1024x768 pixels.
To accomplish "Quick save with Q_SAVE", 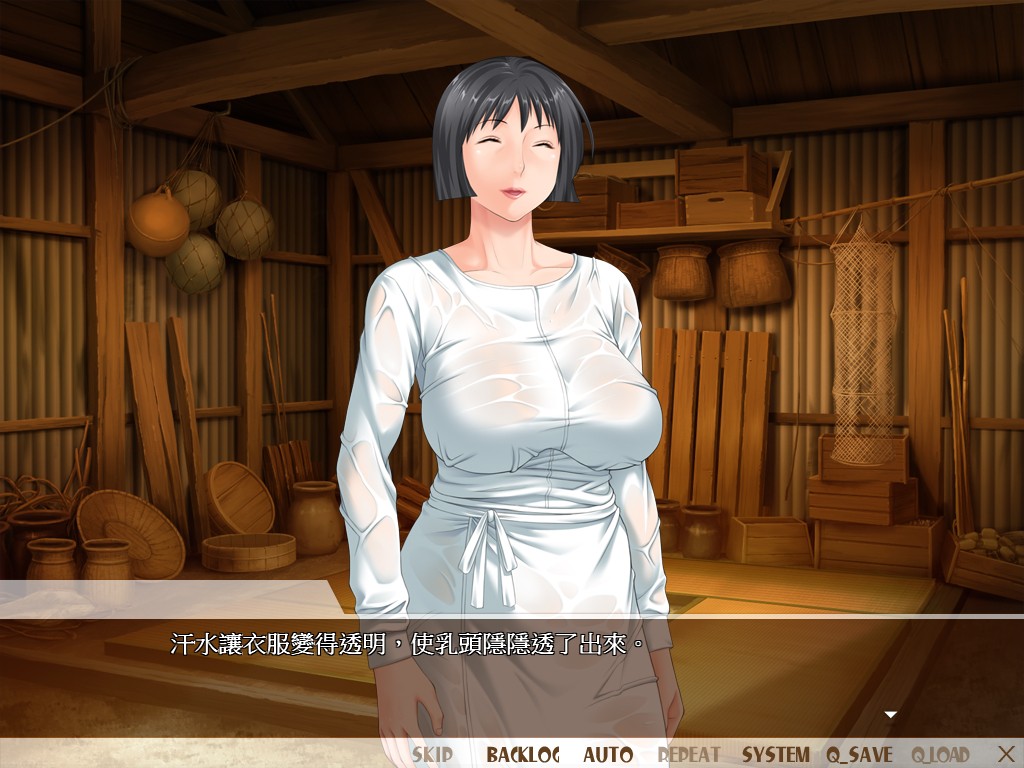I will click(861, 754).
